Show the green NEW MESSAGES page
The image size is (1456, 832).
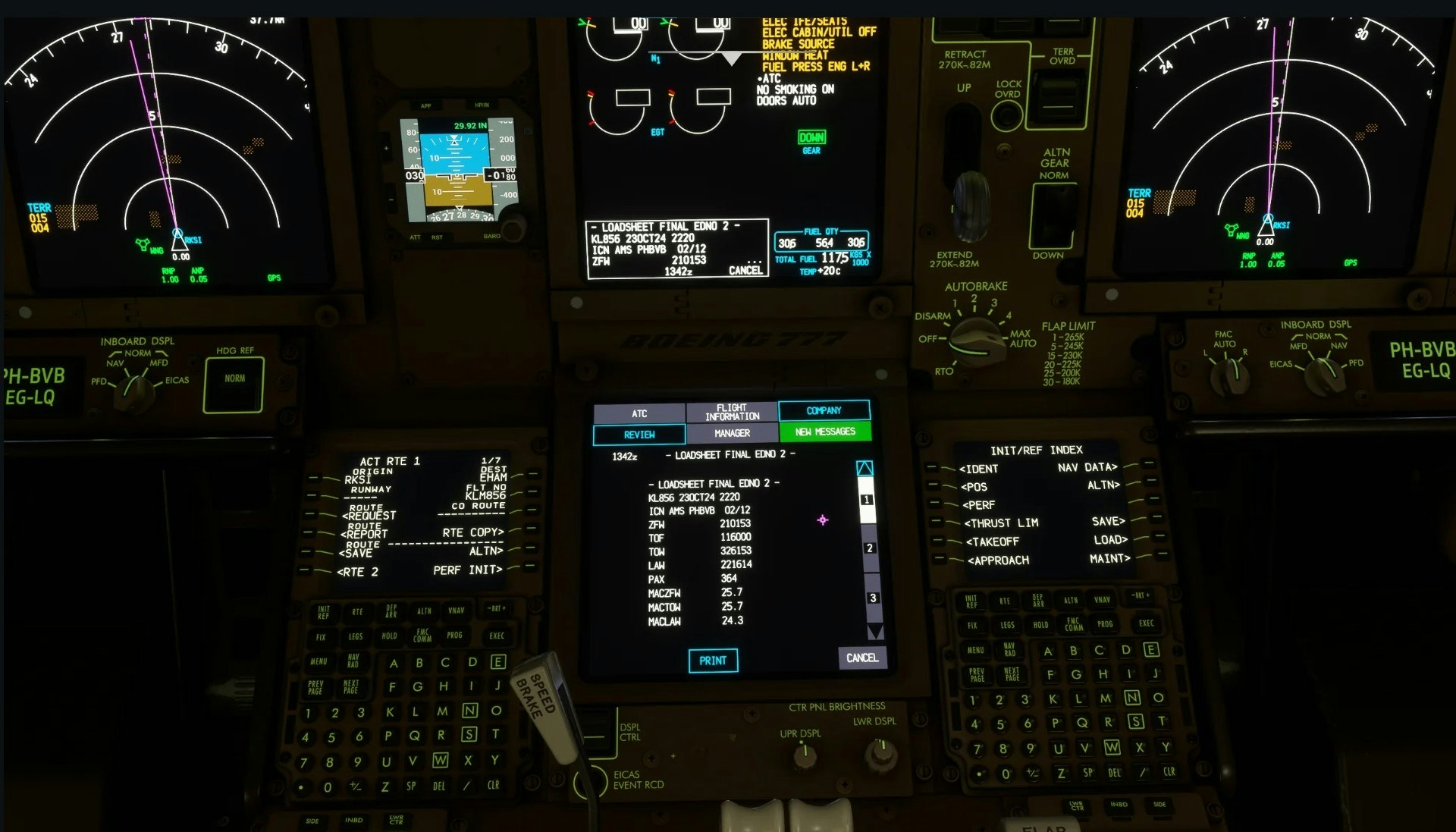click(x=825, y=432)
